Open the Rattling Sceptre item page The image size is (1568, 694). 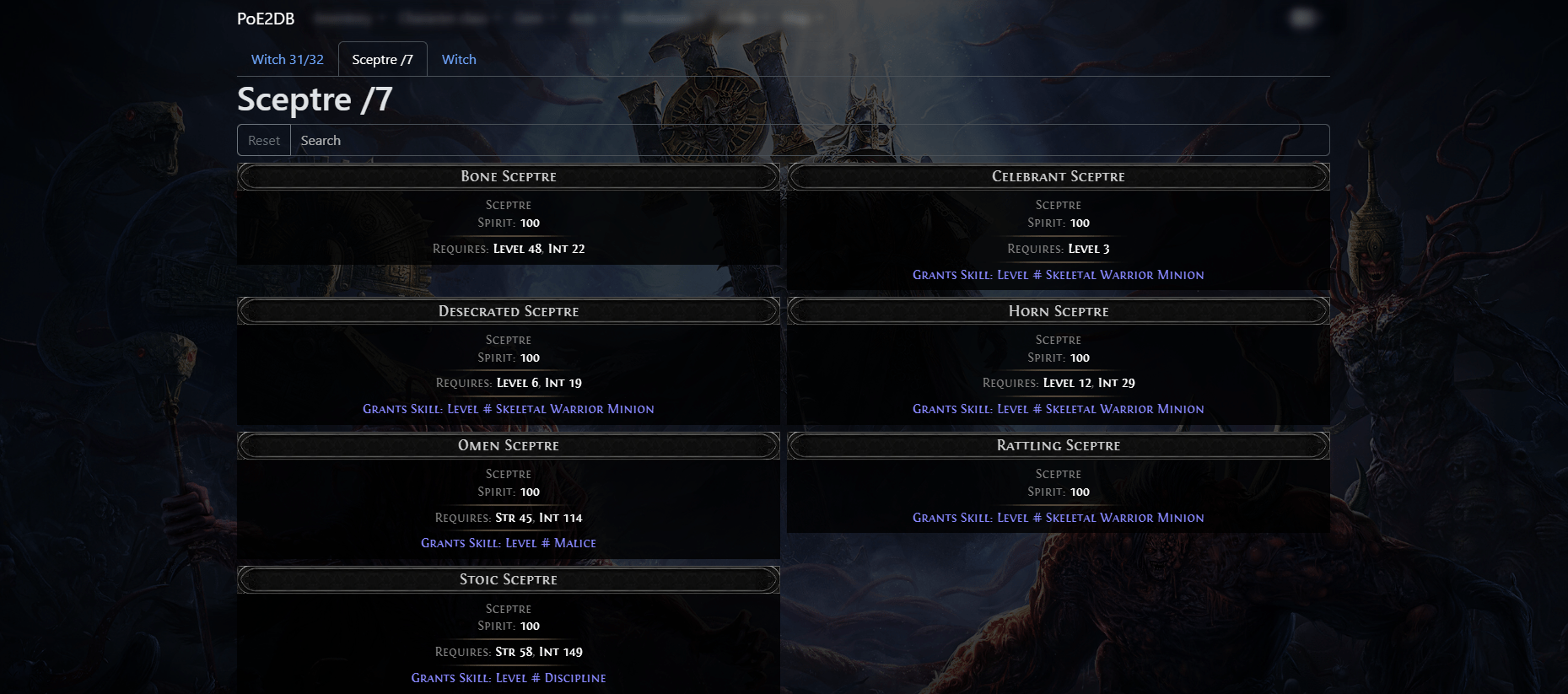pyautogui.click(x=1058, y=445)
